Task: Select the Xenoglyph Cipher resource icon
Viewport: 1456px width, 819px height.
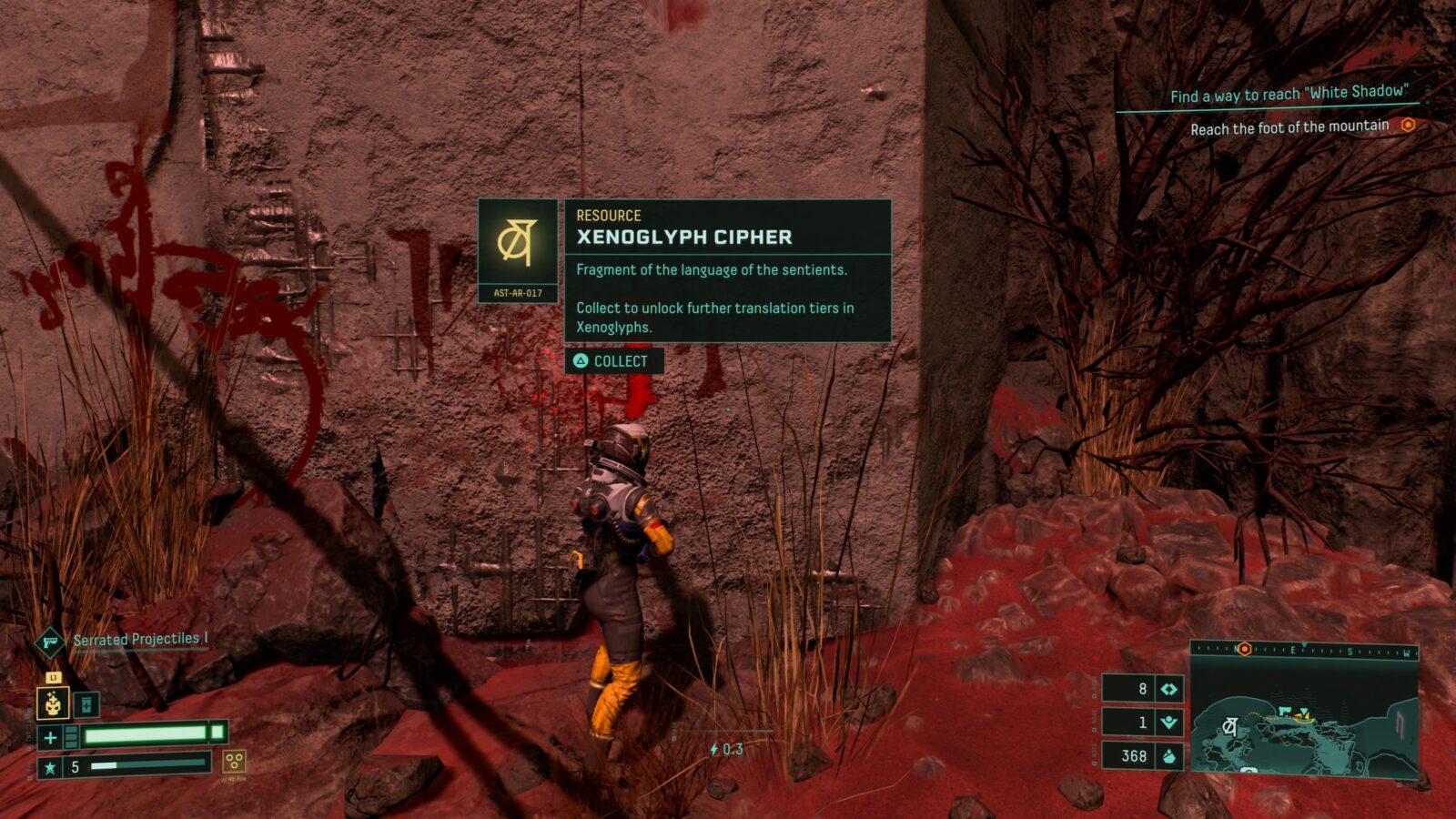Action: pyautogui.click(x=517, y=242)
